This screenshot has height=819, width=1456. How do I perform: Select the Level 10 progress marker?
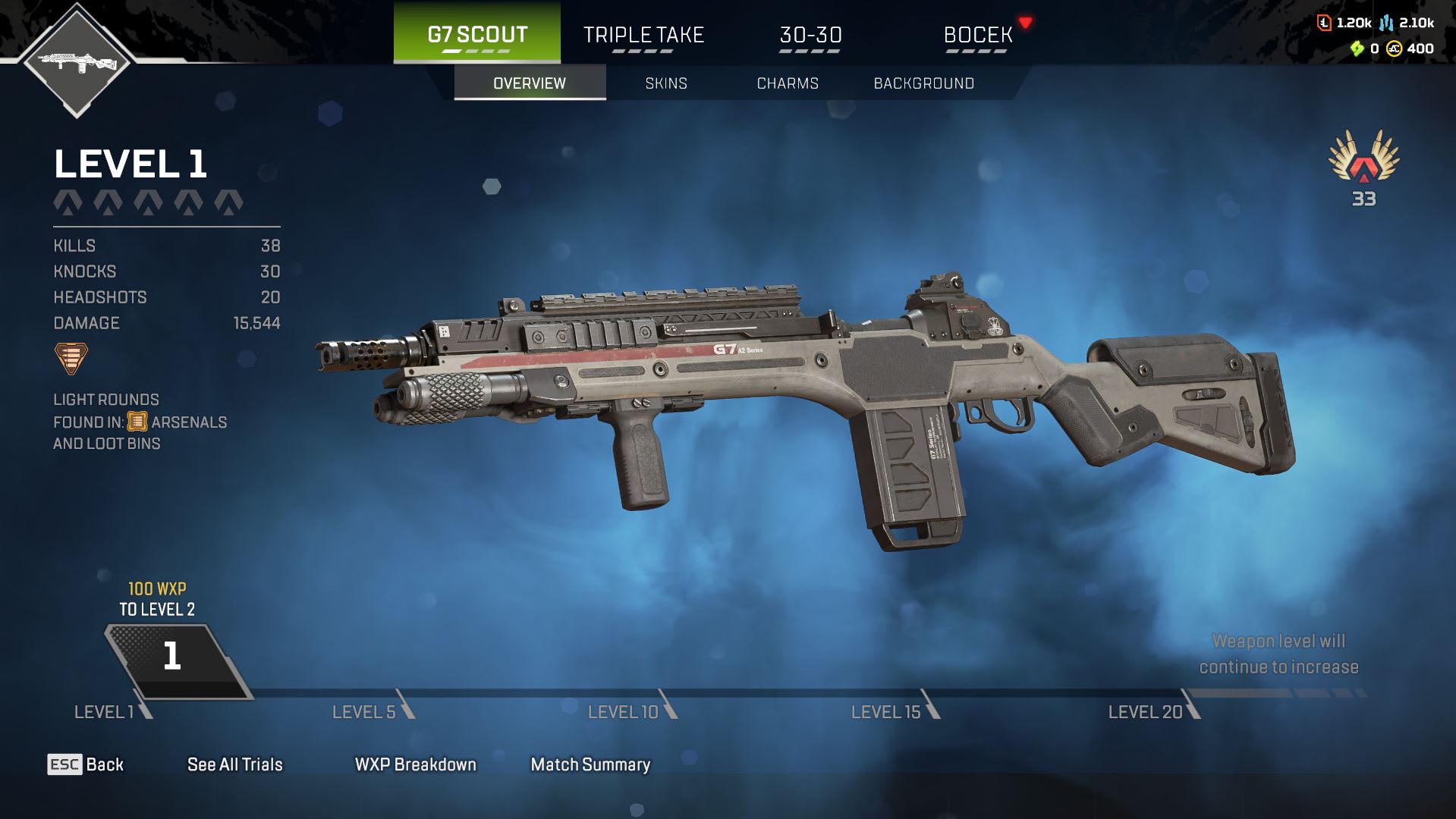(623, 712)
